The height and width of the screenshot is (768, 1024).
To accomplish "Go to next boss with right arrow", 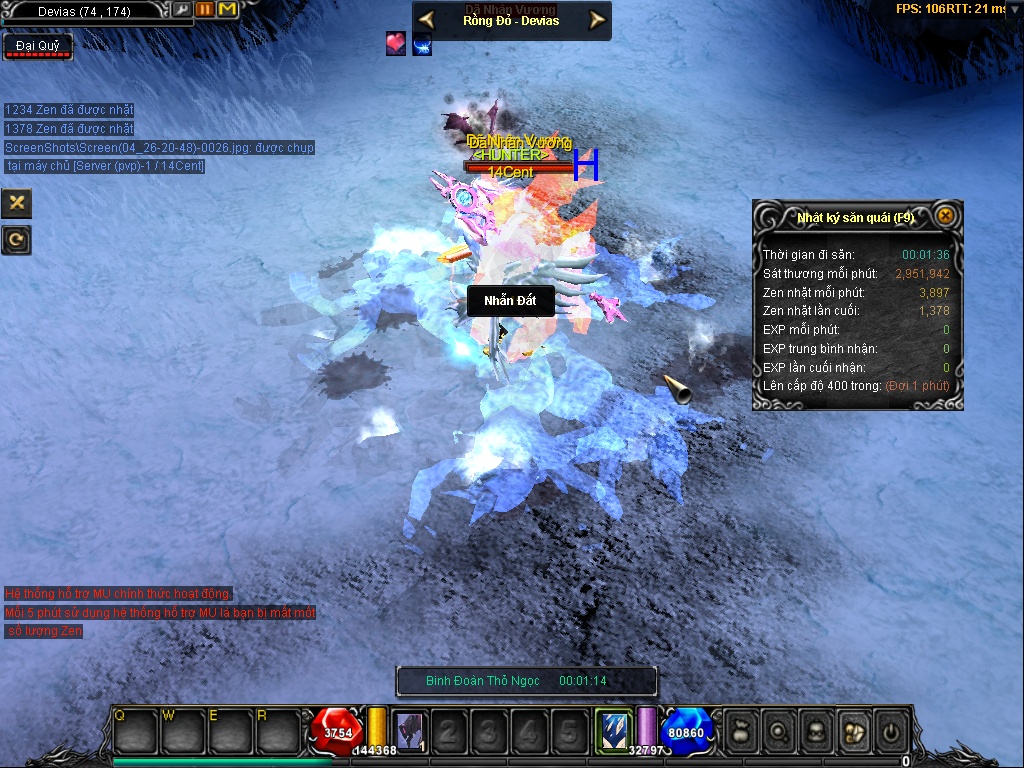I will tap(597, 20).
